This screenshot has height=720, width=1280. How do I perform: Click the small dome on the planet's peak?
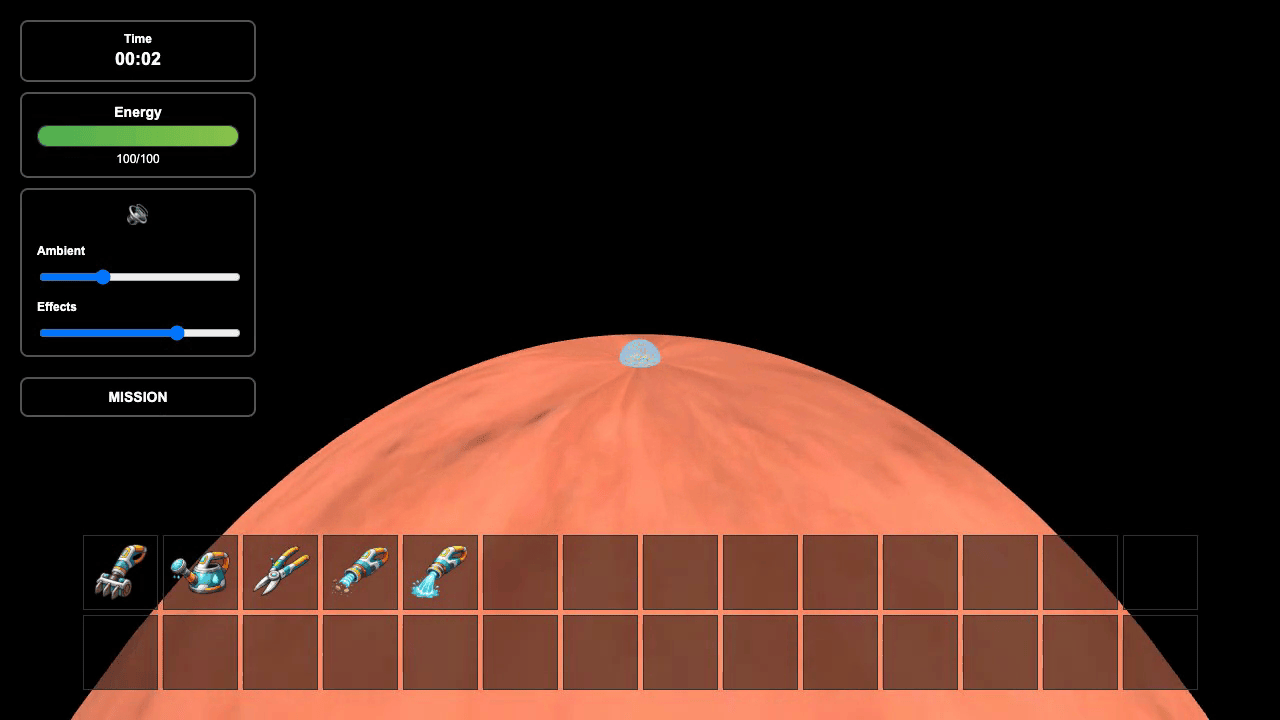click(639, 353)
